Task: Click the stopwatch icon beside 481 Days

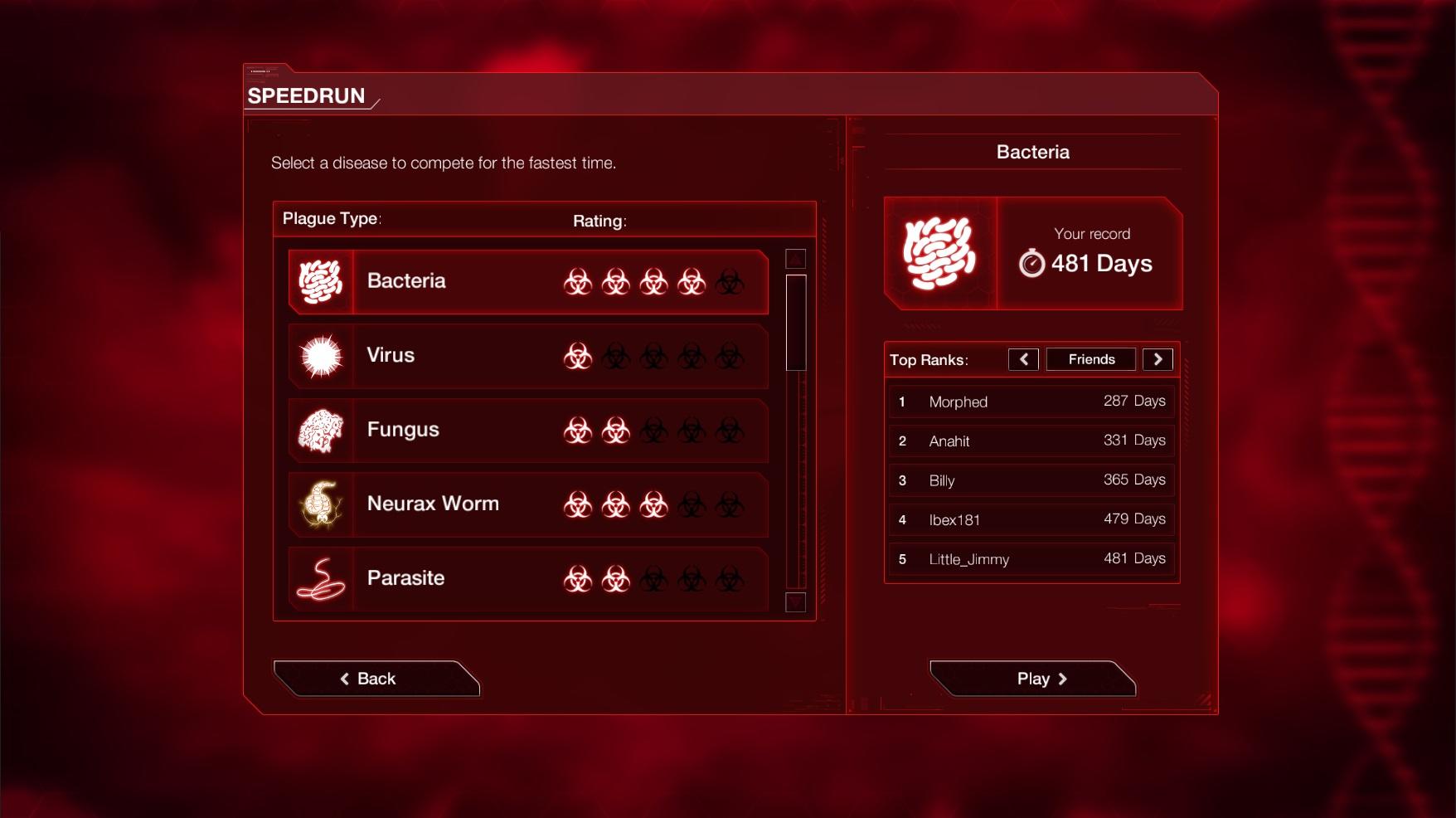Action: [x=1031, y=263]
